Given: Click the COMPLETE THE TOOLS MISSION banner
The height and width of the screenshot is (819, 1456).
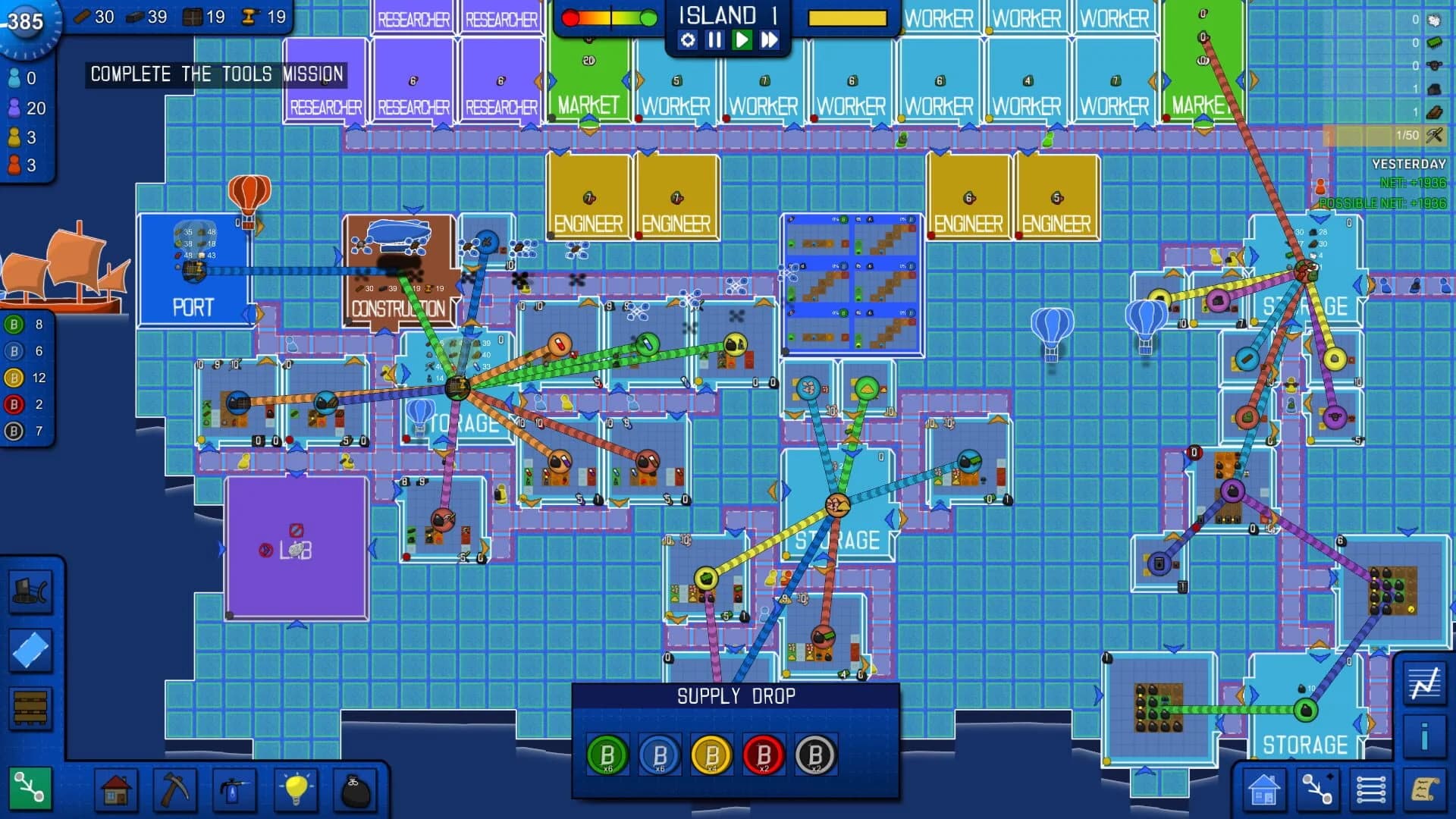Looking at the screenshot, I should point(216,74).
